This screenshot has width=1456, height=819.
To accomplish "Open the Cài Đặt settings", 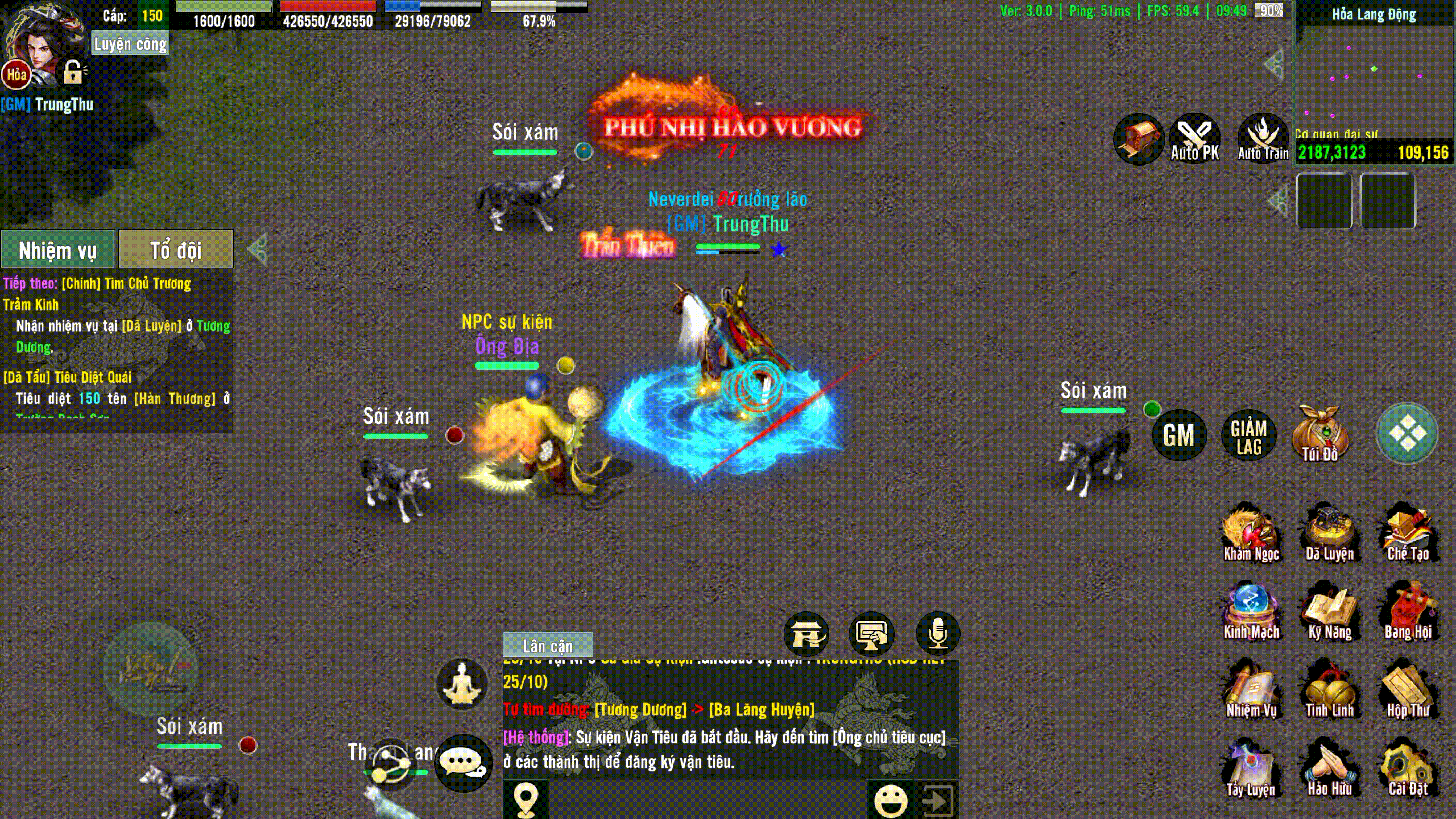I will [1408, 770].
